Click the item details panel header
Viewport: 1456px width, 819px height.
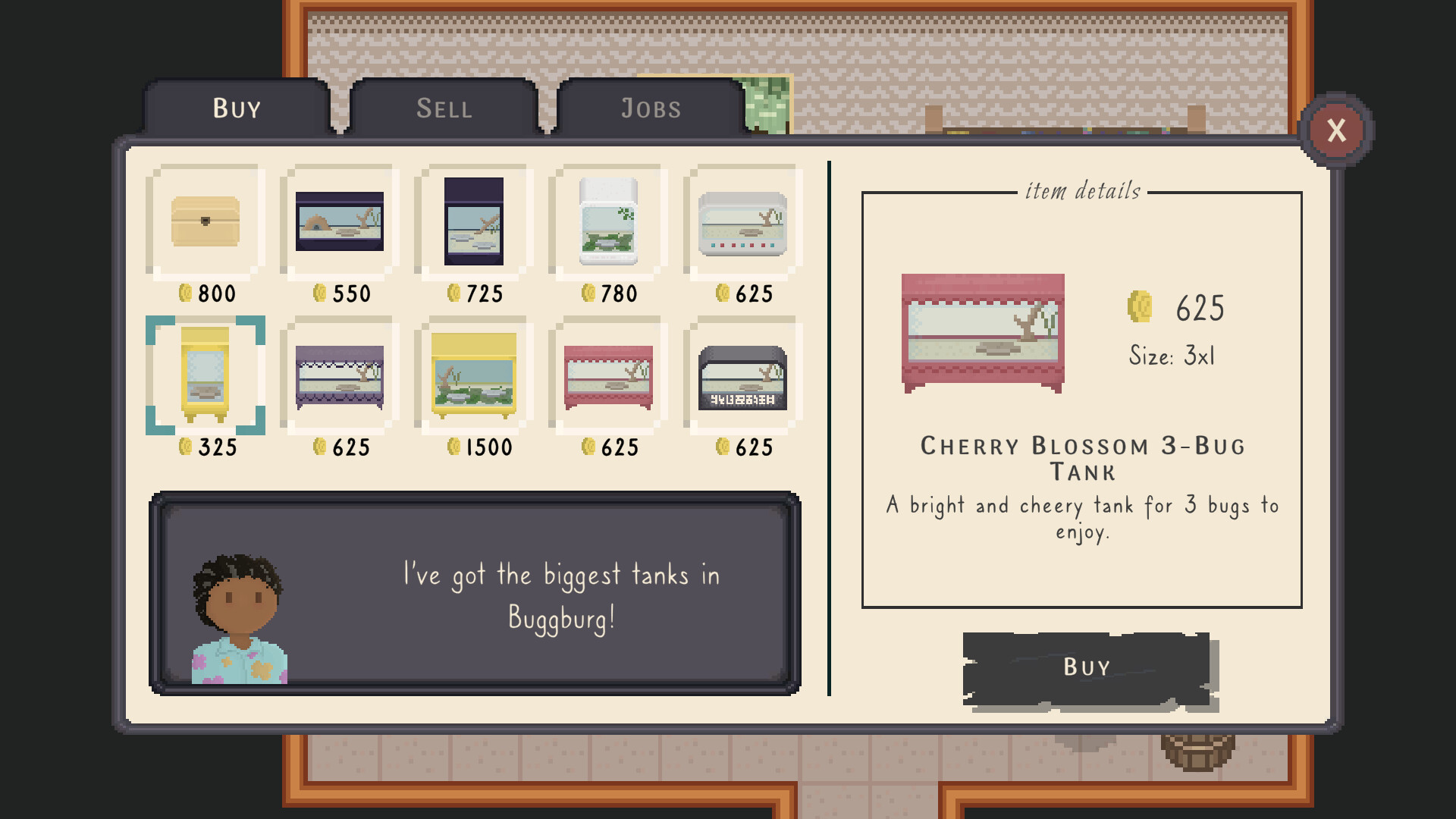(x=1083, y=191)
